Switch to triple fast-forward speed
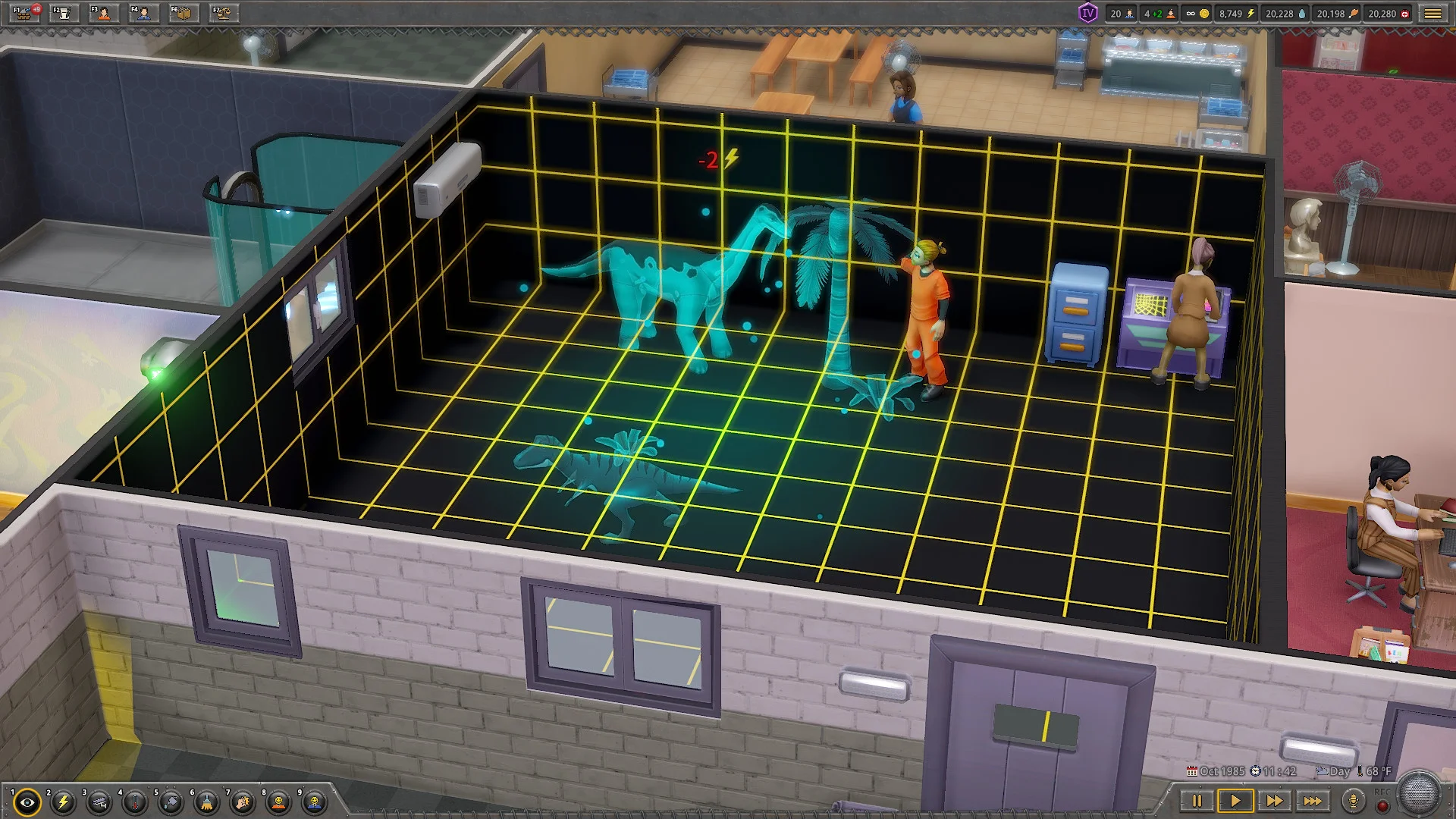 pyautogui.click(x=1313, y=801)
